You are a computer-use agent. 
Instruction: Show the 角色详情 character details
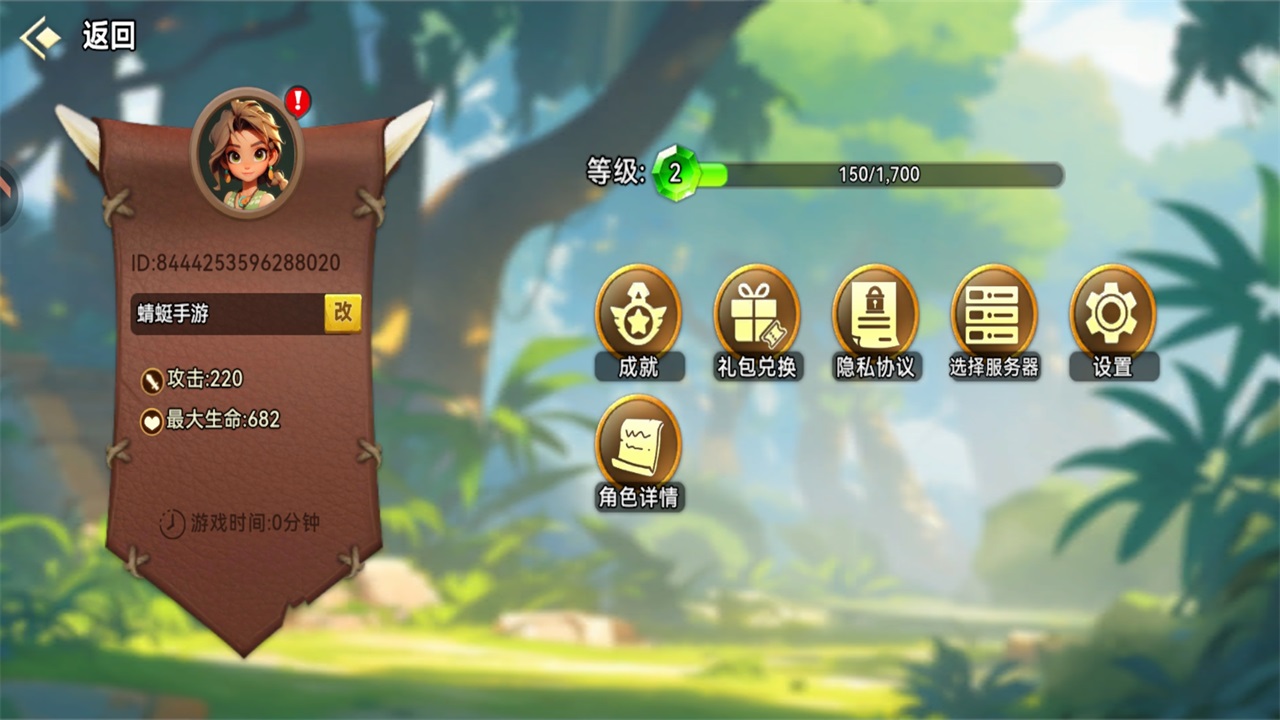(638, 450)
